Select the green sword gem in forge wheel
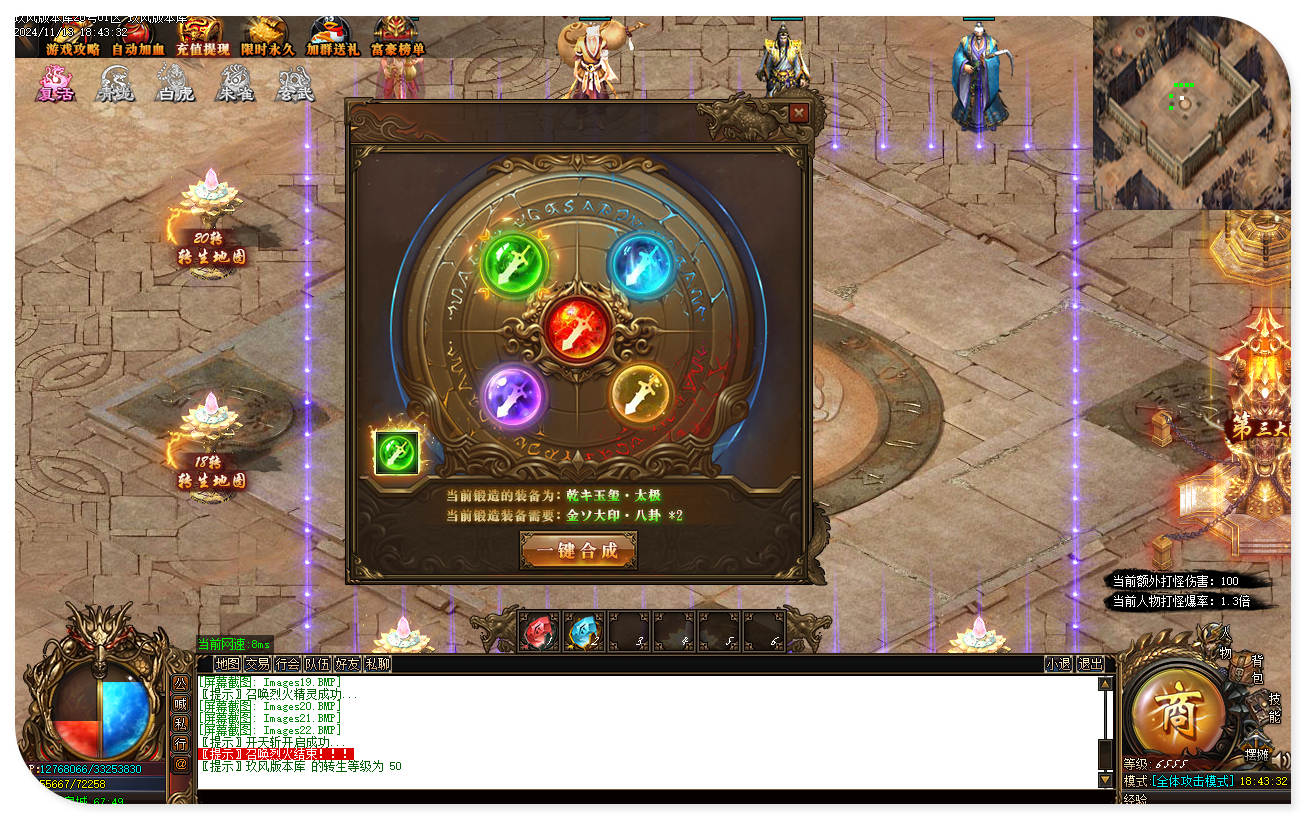 tap(513, 264)
